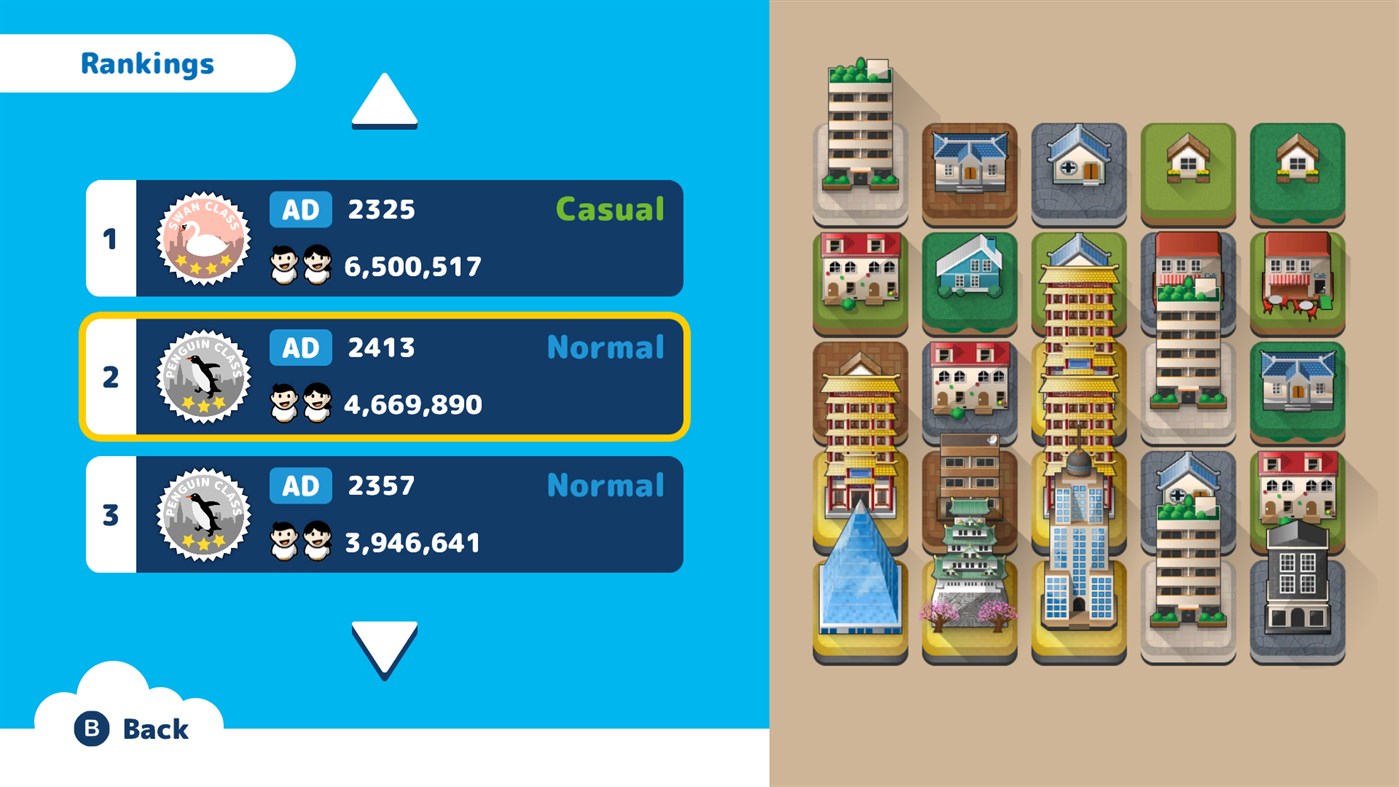Select the AD score icon on rank 2
Screen dimensions: 1399x787
[x=300, y=347]
